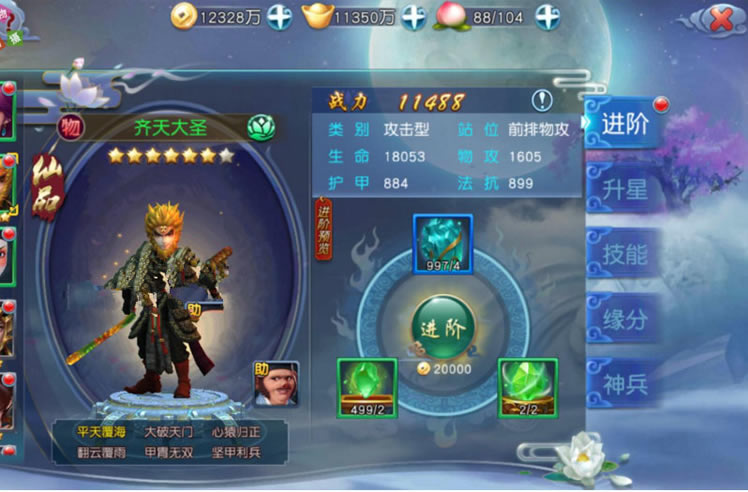Viewport: 748px width, 492px height.
Task: Switch to the 技能 skills tab
Action: [625, 254]
